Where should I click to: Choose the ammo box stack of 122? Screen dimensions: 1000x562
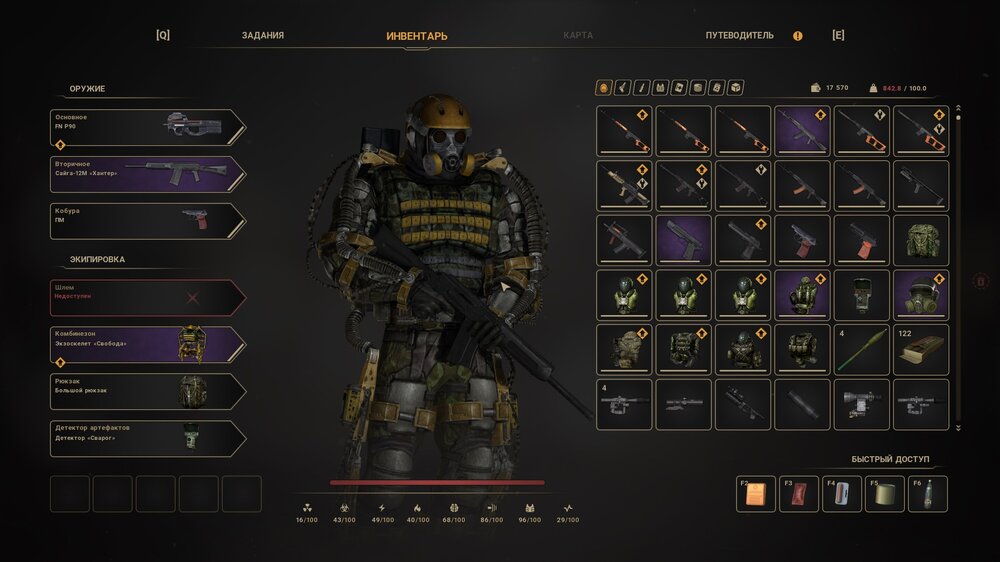tap(921, 350)
